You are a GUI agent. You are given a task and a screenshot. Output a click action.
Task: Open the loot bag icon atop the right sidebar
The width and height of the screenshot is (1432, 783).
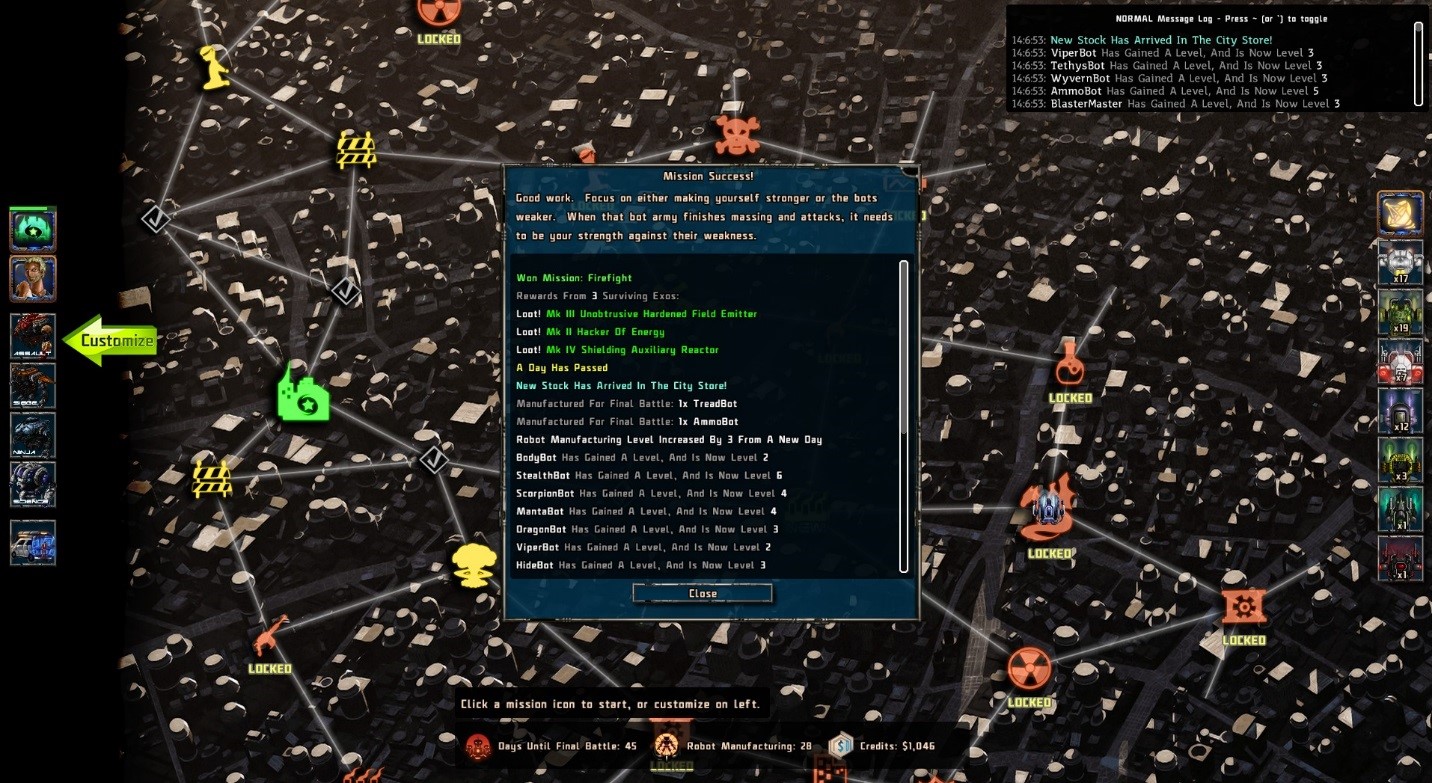click(x=1401, y=213)
